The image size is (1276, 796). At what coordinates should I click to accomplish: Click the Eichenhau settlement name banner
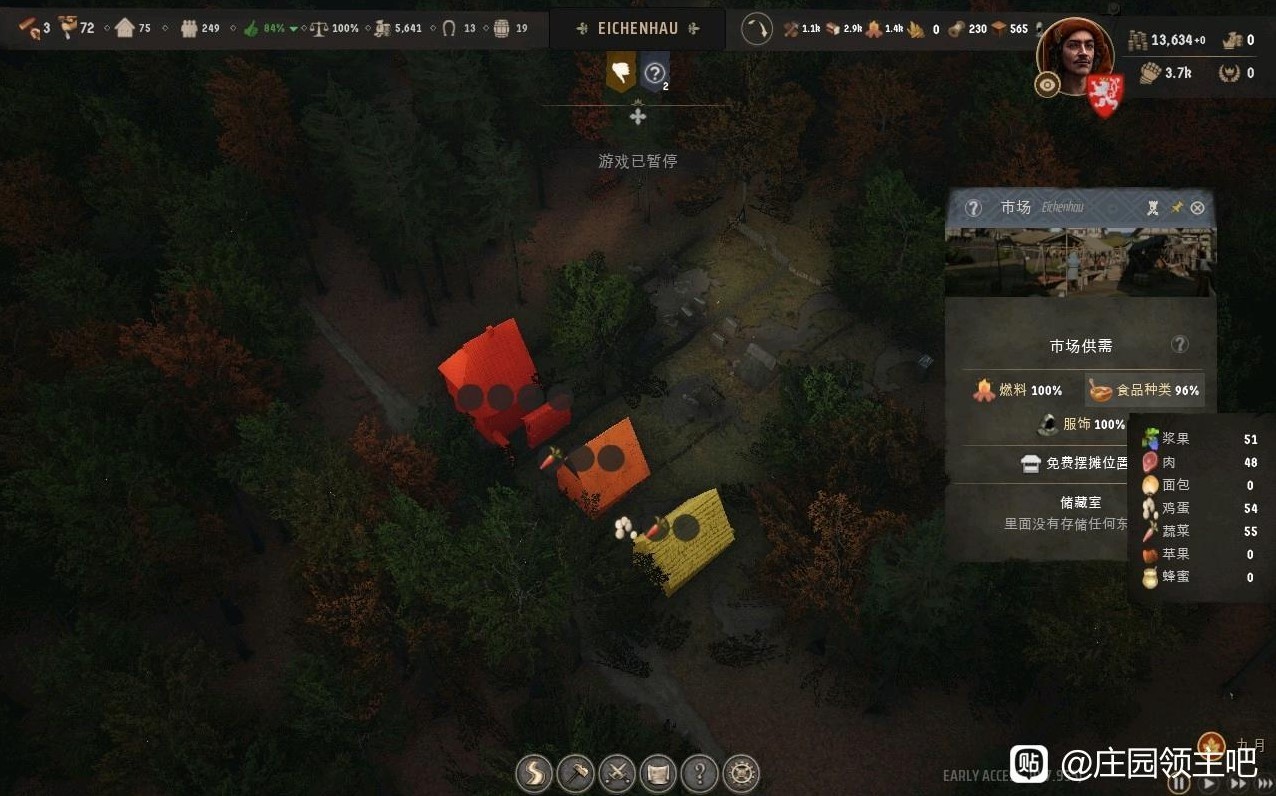point(637,29)
